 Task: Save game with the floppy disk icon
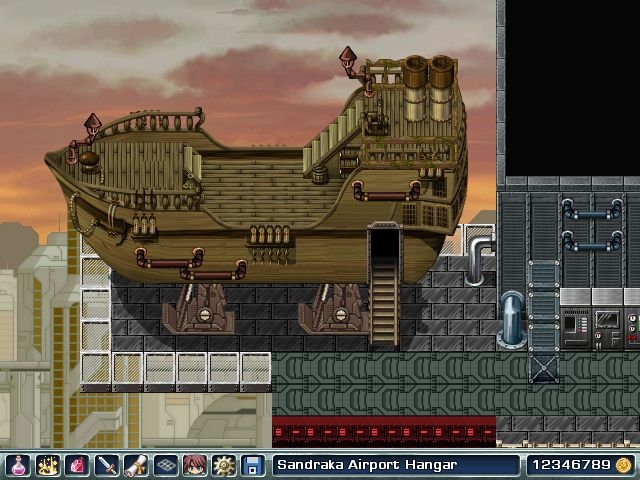pos(252,465)
